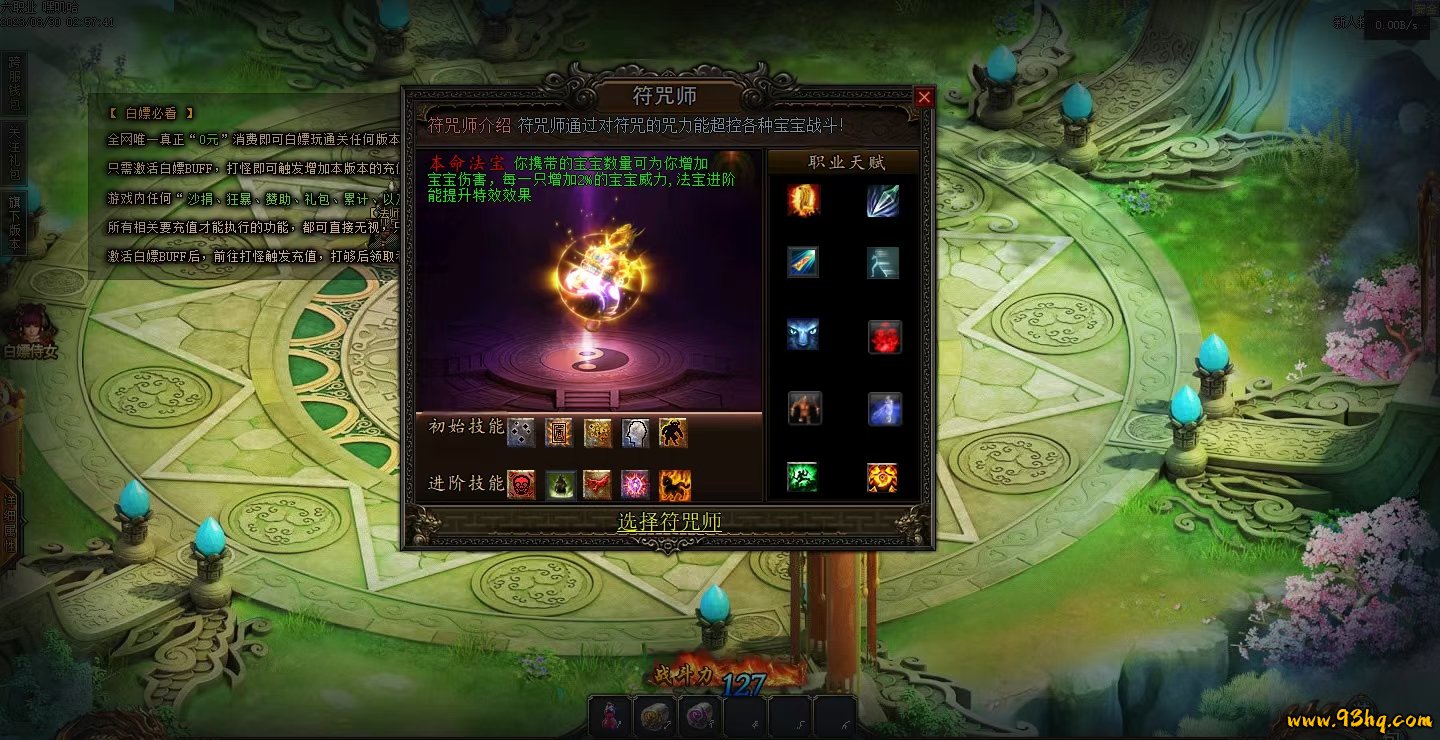Confirm with the 选择符咒师 button
1440x740 pixels.
[x=668, y=521]
